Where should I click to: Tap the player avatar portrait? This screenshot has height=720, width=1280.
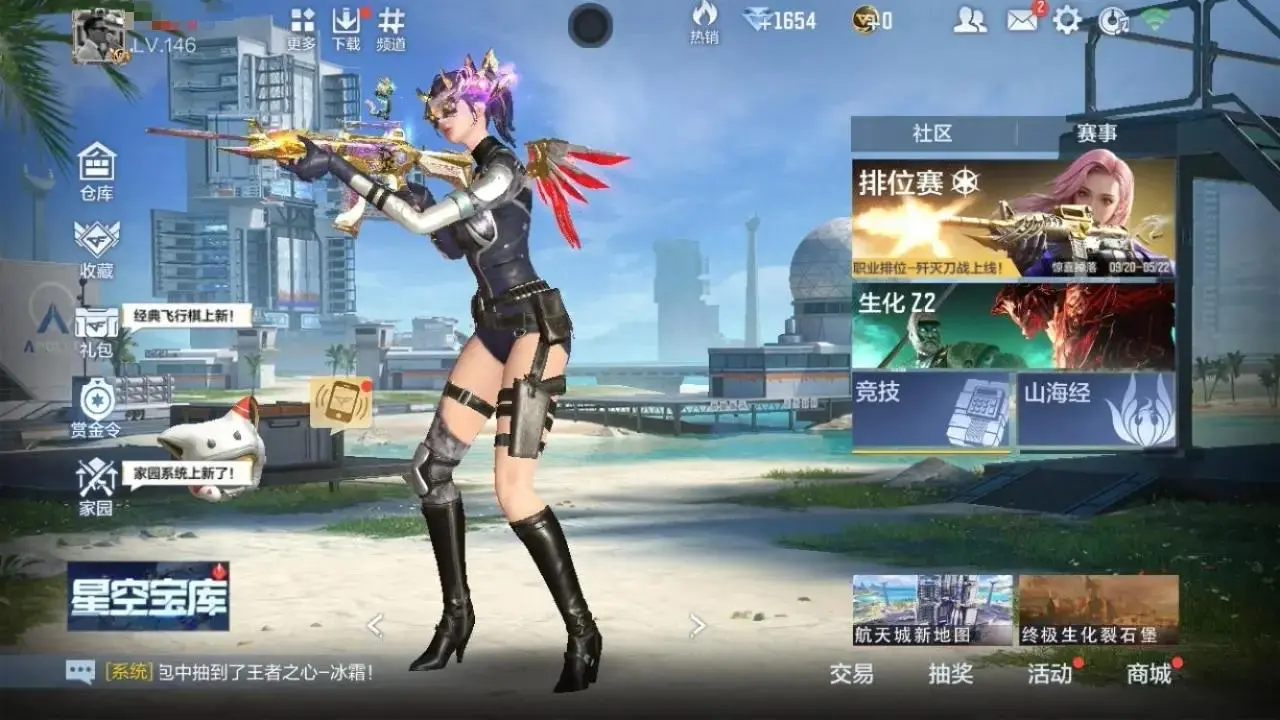tap(101, 37)
